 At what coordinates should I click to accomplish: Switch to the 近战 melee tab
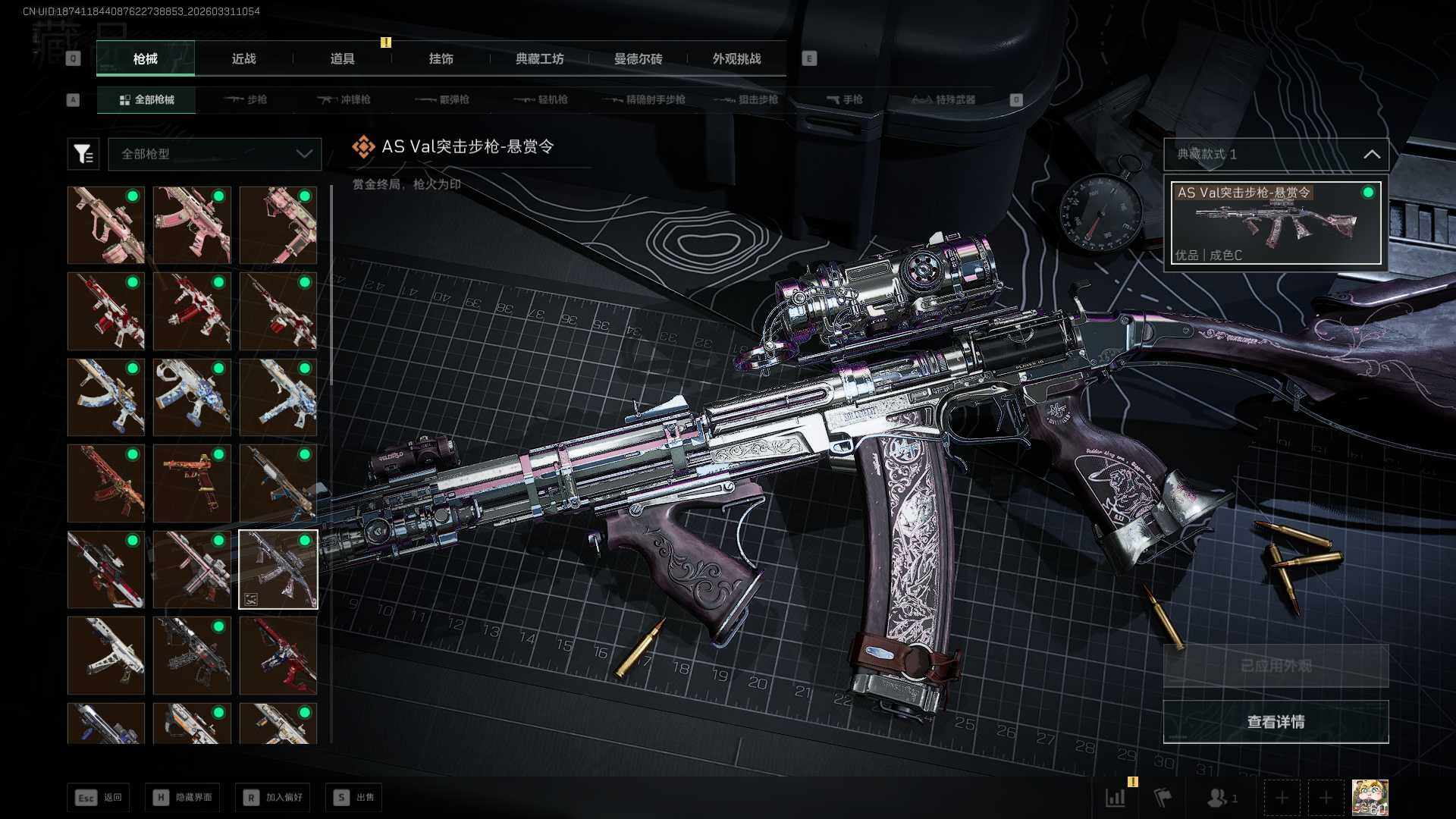tap(243, 58)
